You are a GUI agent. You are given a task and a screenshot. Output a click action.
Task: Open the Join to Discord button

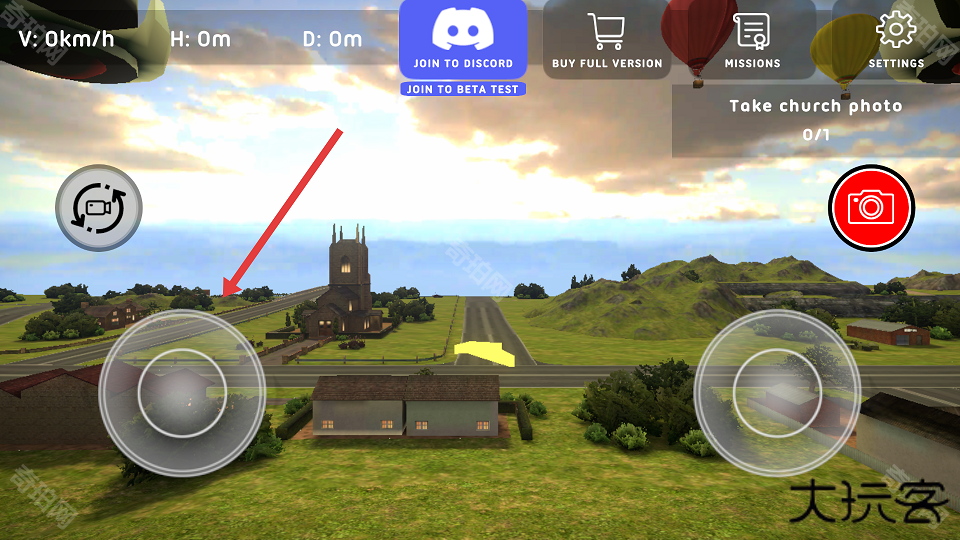tap(463, 39)
